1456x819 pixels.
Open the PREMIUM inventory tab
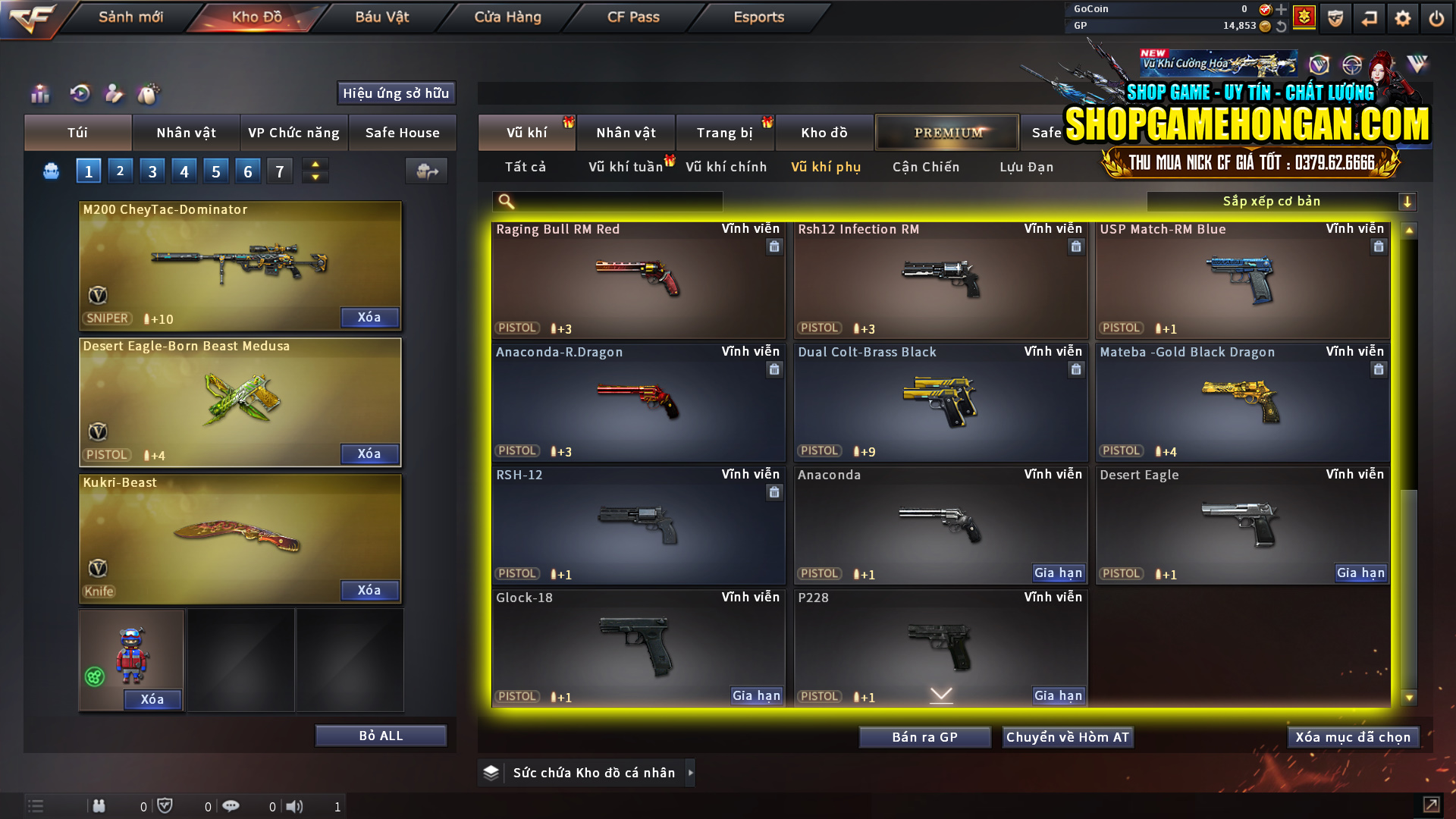[x=947, y=132]
